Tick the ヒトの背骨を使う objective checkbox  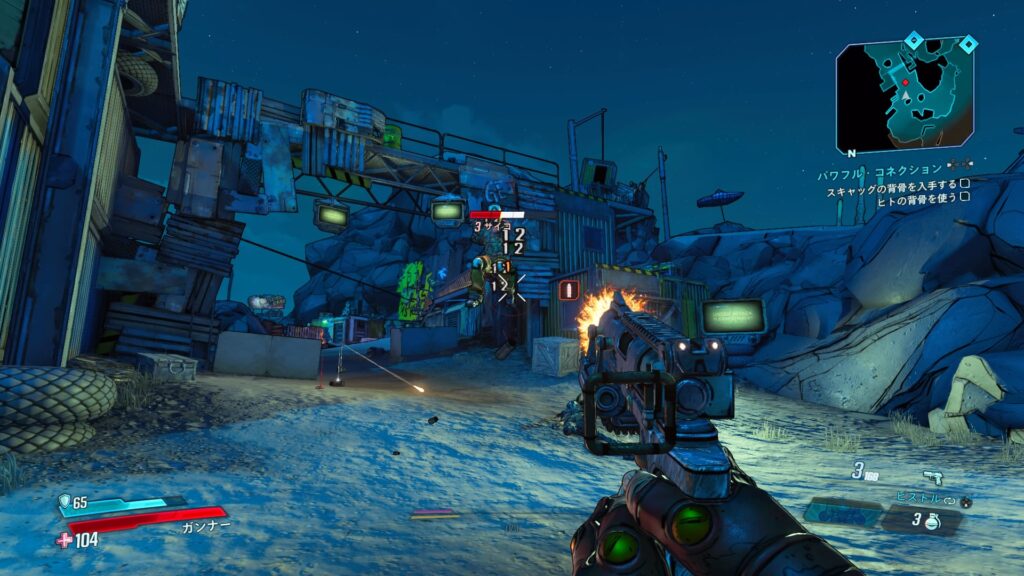point(965,197)
